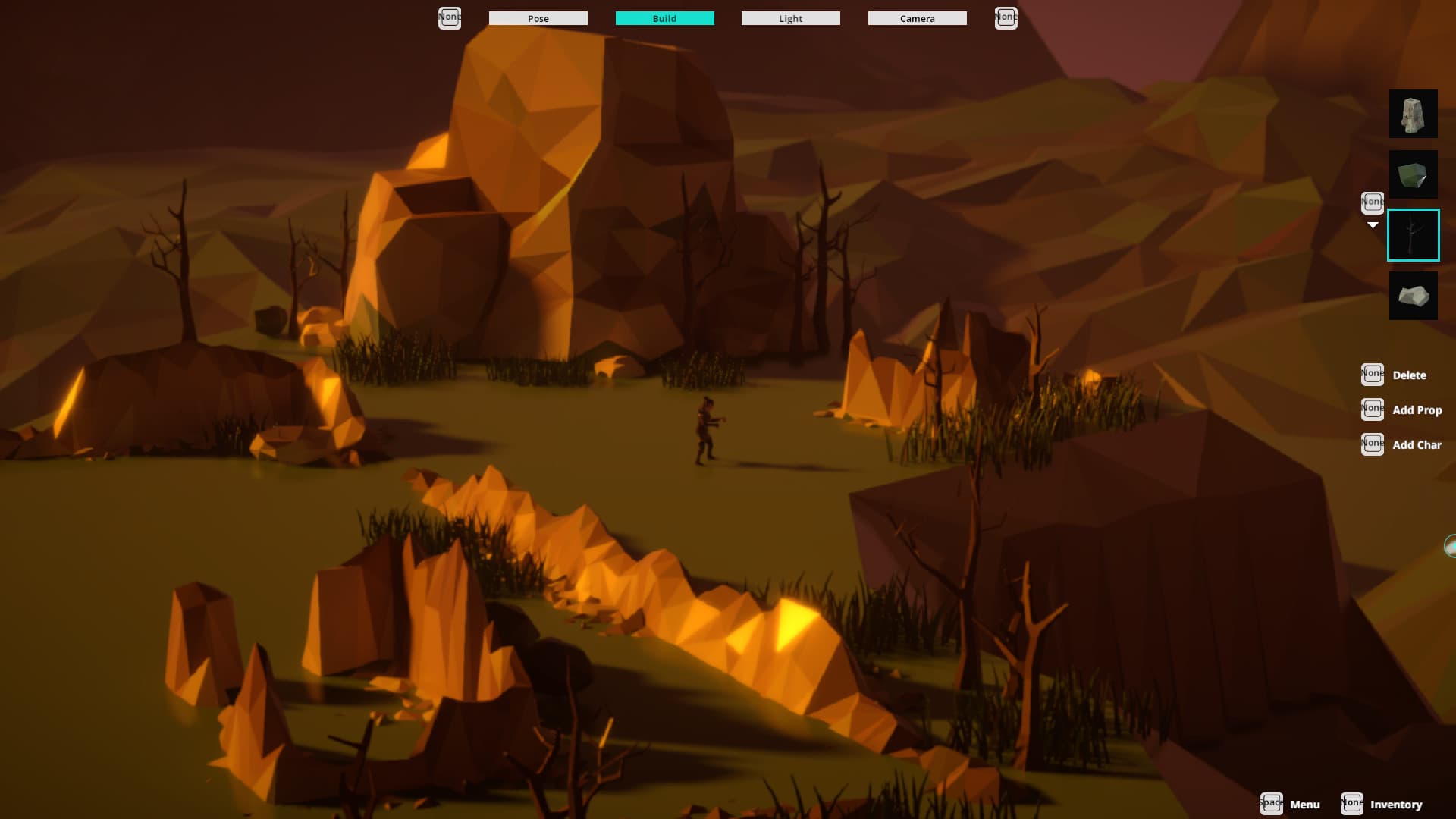Click the None badge beside Add Prop

(x=1373, y=409)
